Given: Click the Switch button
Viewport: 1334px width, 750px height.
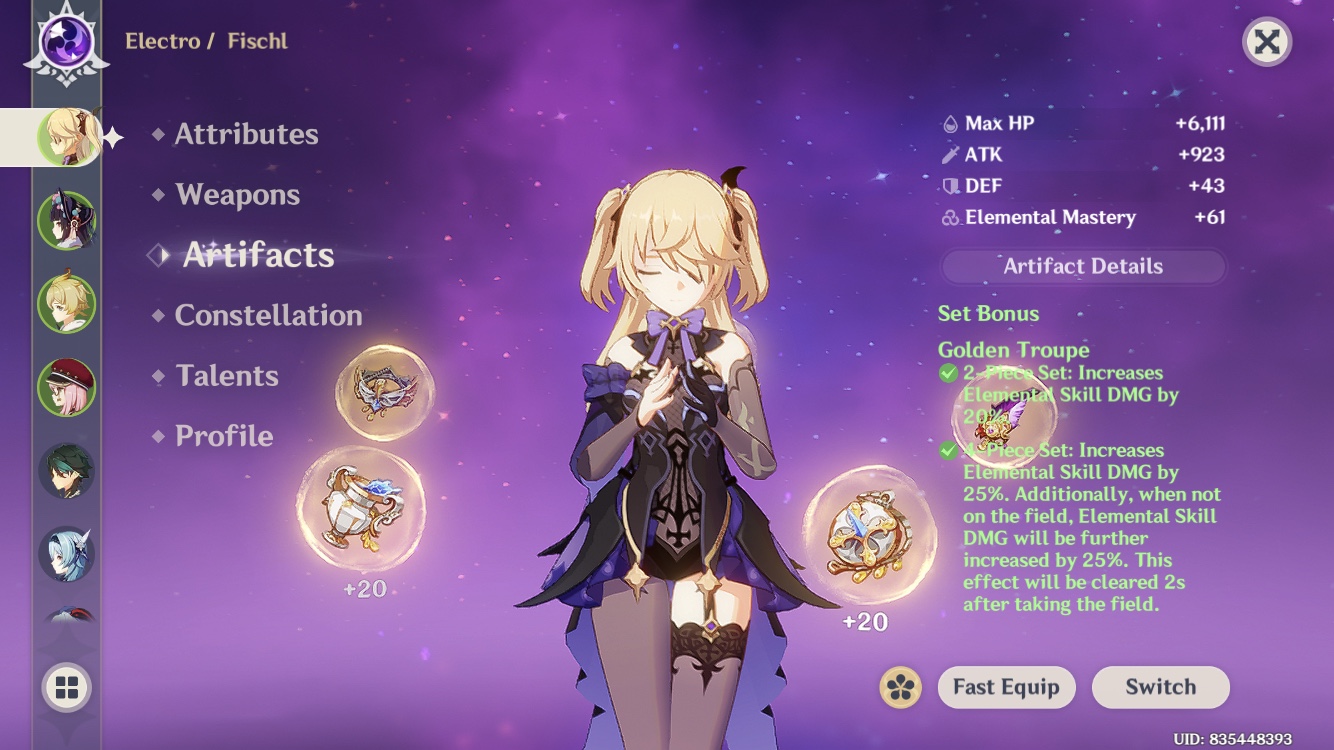Looking at the screenshot, I should click(x=1160, y=687).
